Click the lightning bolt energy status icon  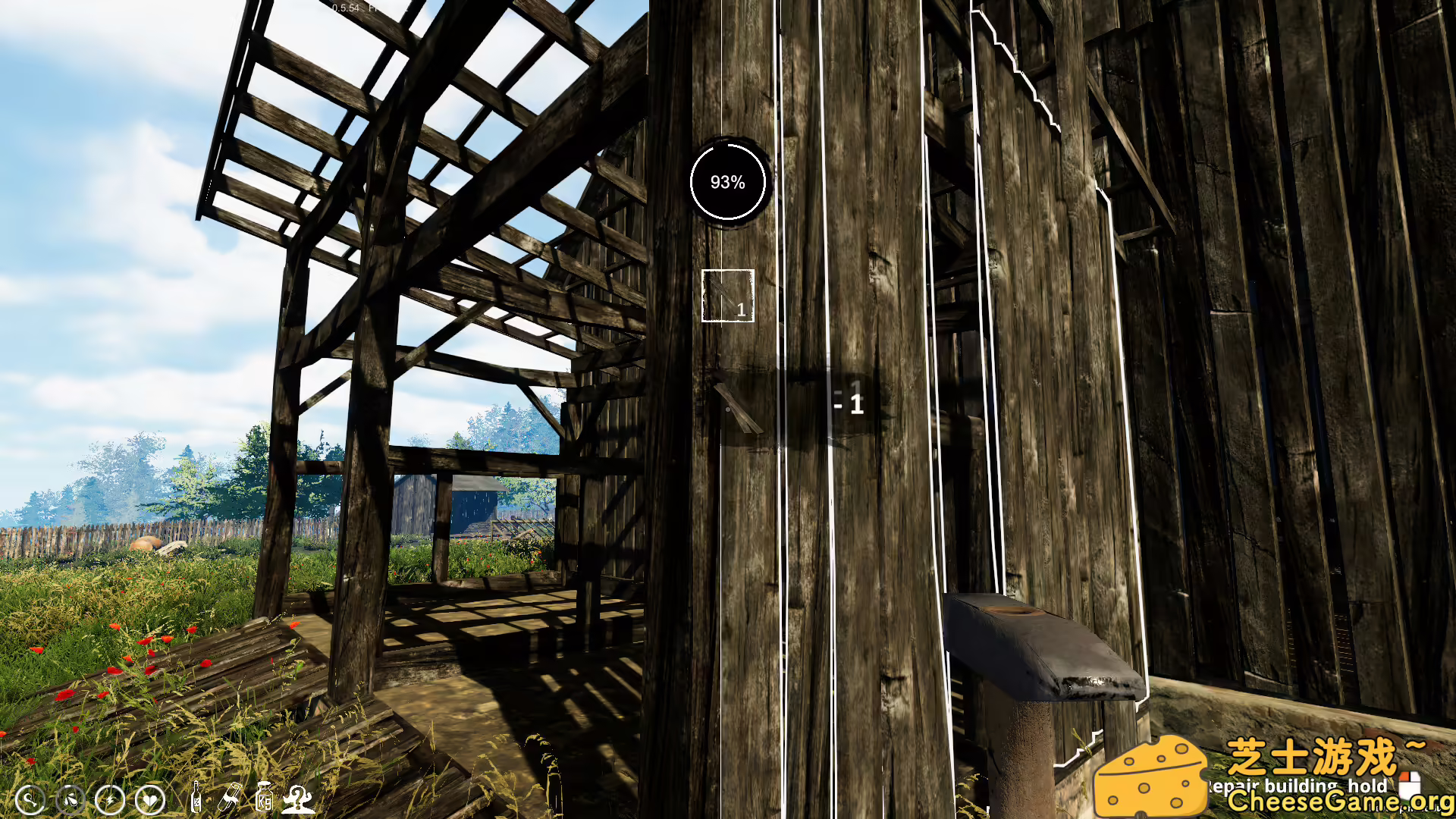click(110, 800)
